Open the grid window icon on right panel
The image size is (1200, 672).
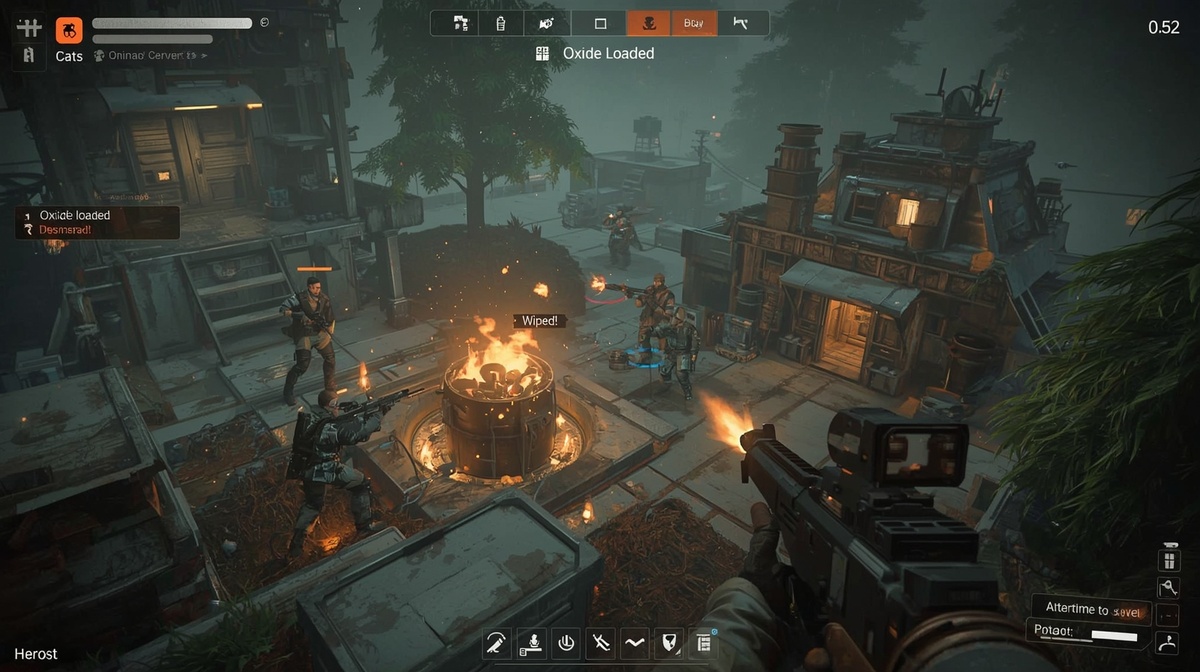pos(1167,560)
